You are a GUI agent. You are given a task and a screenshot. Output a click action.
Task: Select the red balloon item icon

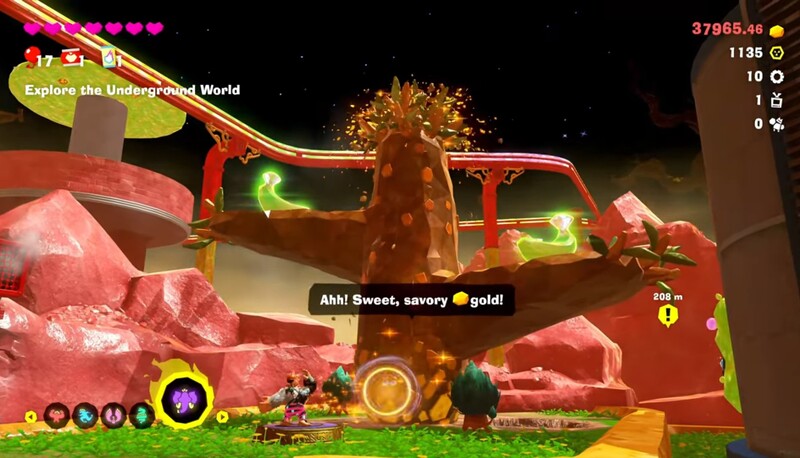[x=31, y=56]
